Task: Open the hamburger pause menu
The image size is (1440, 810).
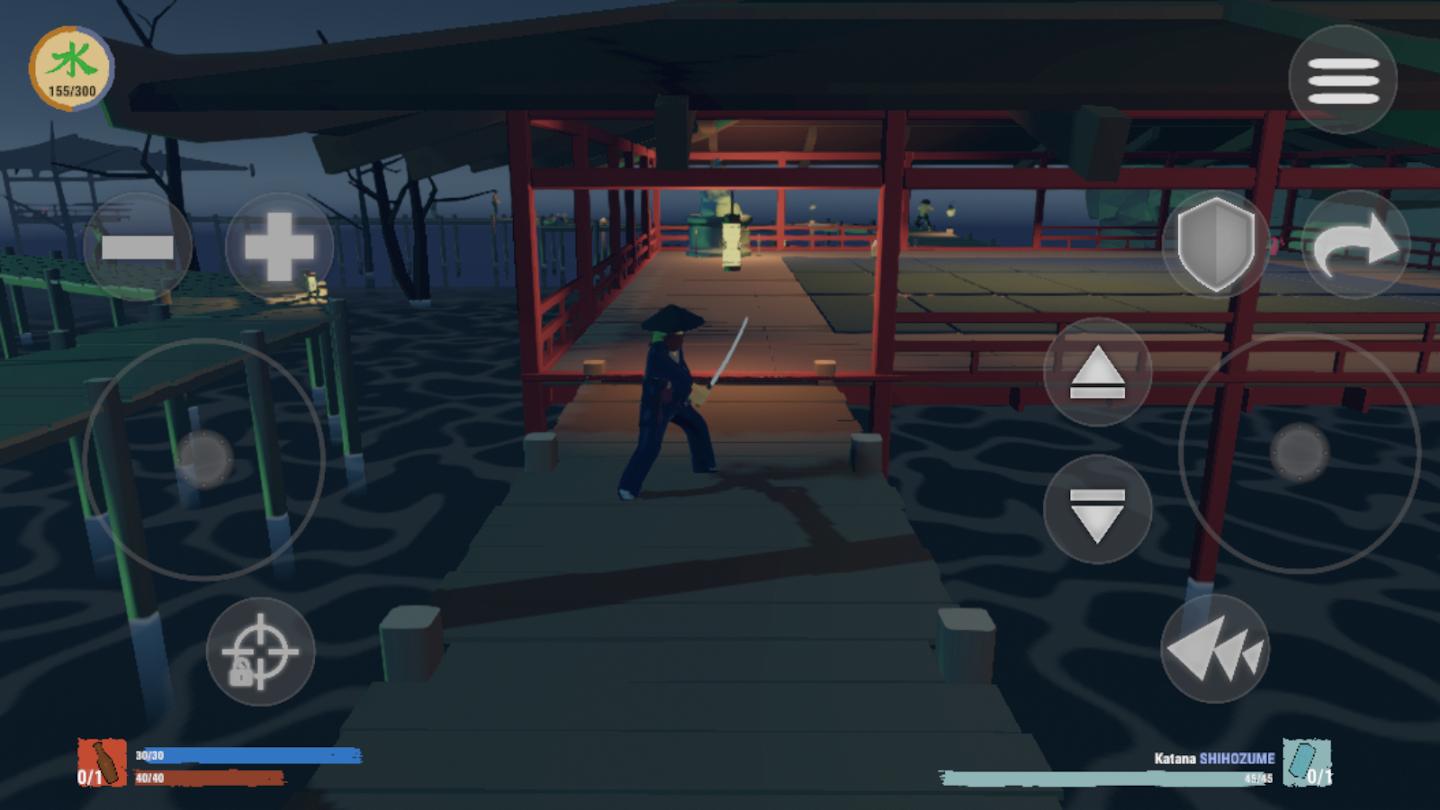Action: (x=1345, y=78)
